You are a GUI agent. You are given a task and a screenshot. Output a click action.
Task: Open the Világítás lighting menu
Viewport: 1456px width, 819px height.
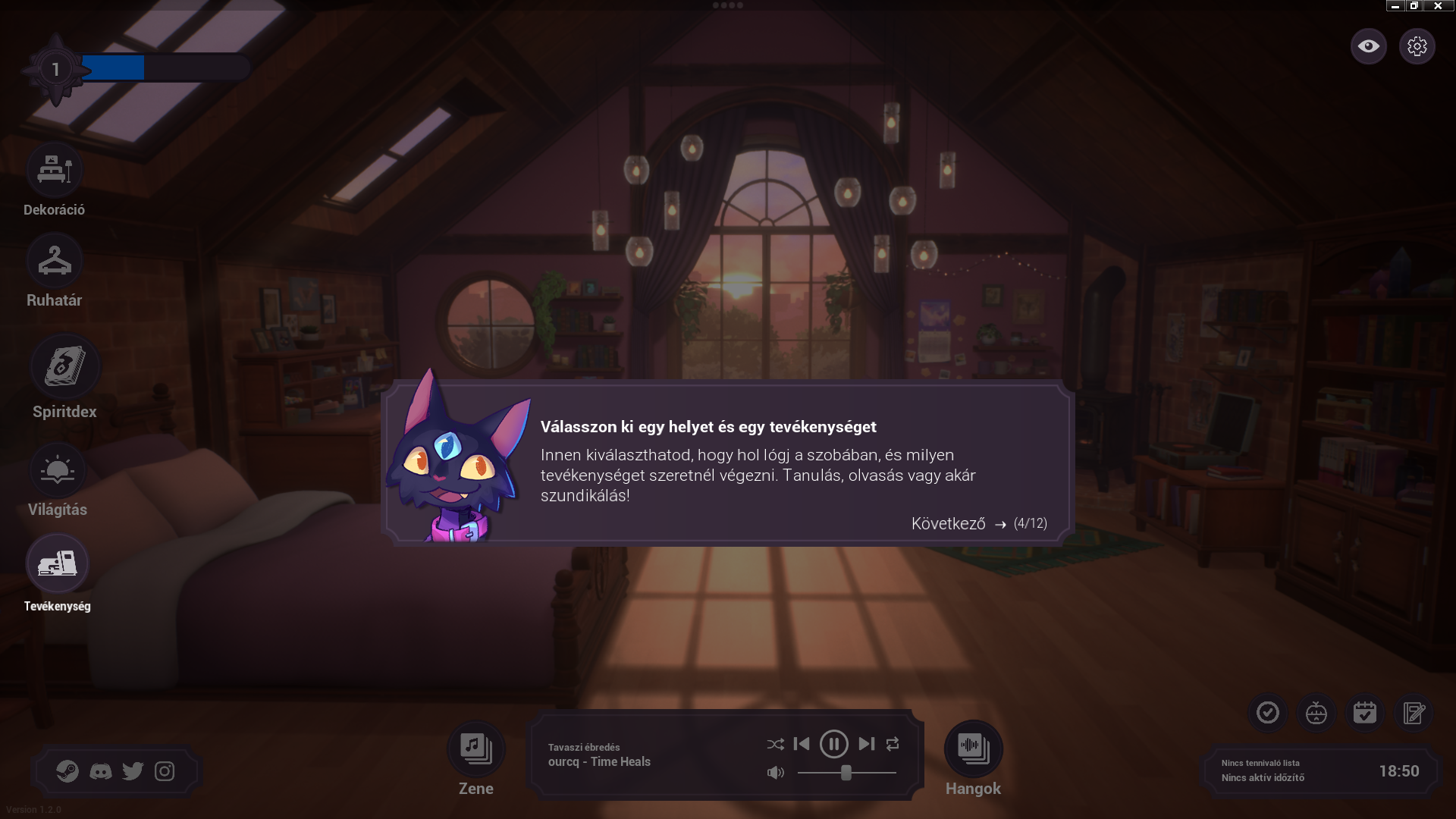click(x=58, y=470)
